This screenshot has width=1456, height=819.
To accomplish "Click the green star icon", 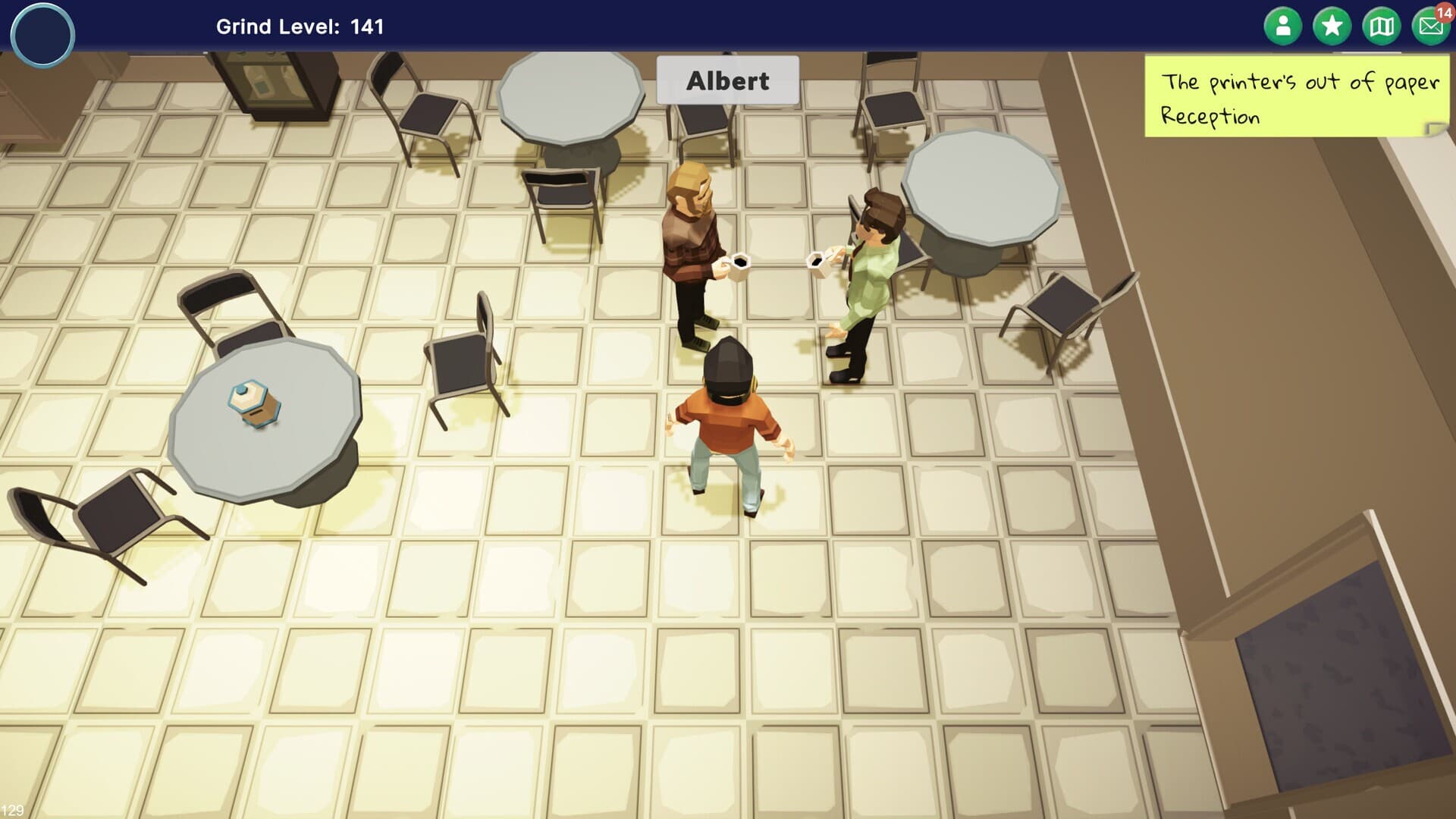I will (x=1332, y=27).
